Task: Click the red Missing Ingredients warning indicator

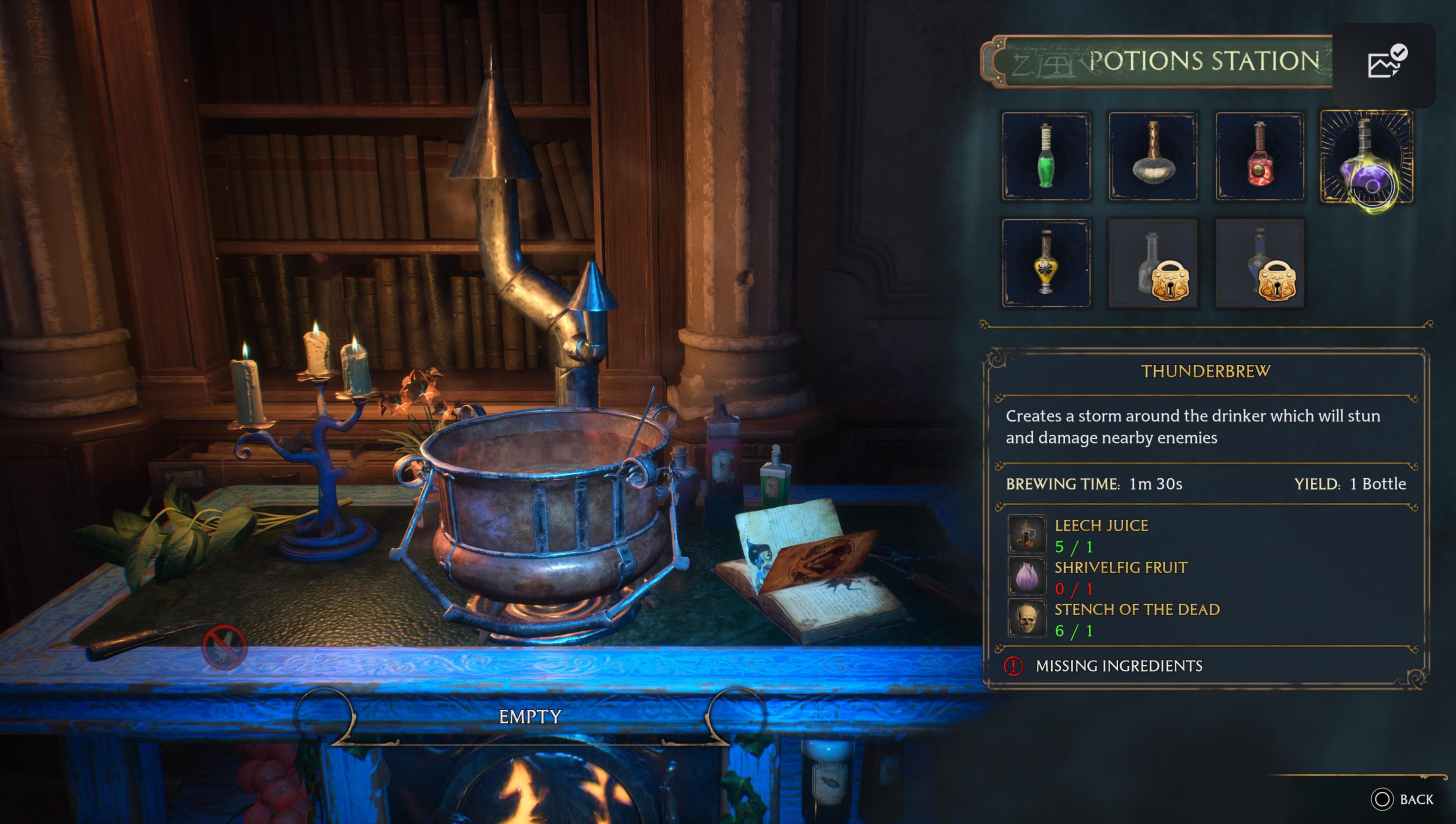Action: click(x=1012, y=665)
